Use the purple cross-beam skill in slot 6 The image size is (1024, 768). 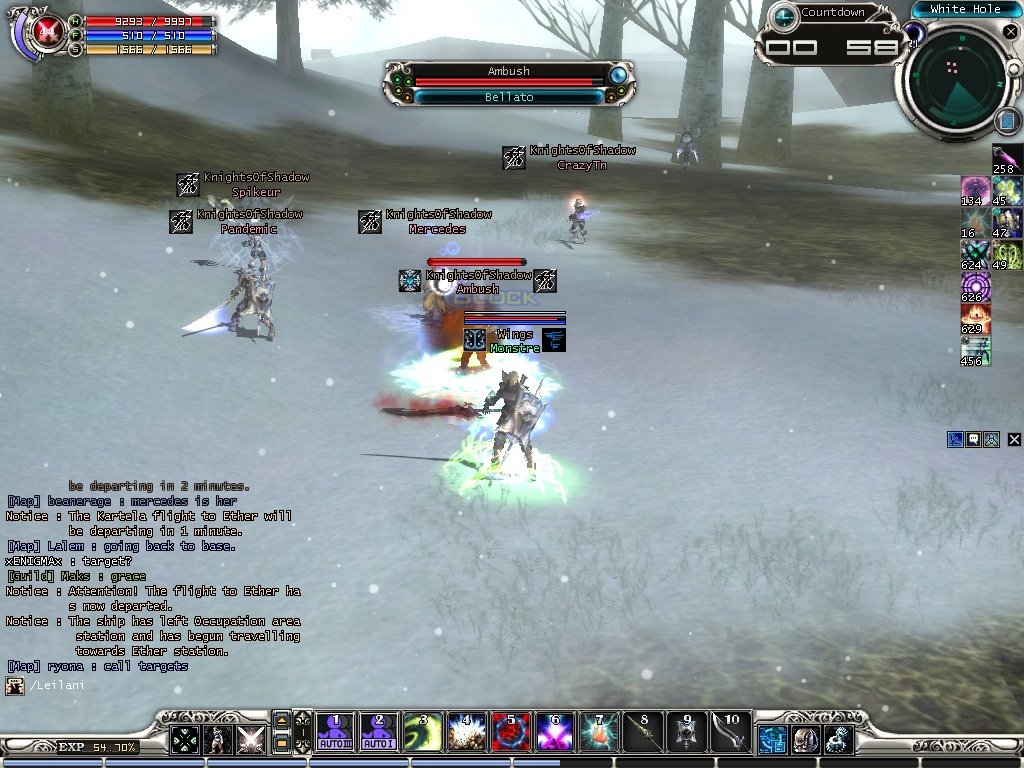[x=554, y=732]
